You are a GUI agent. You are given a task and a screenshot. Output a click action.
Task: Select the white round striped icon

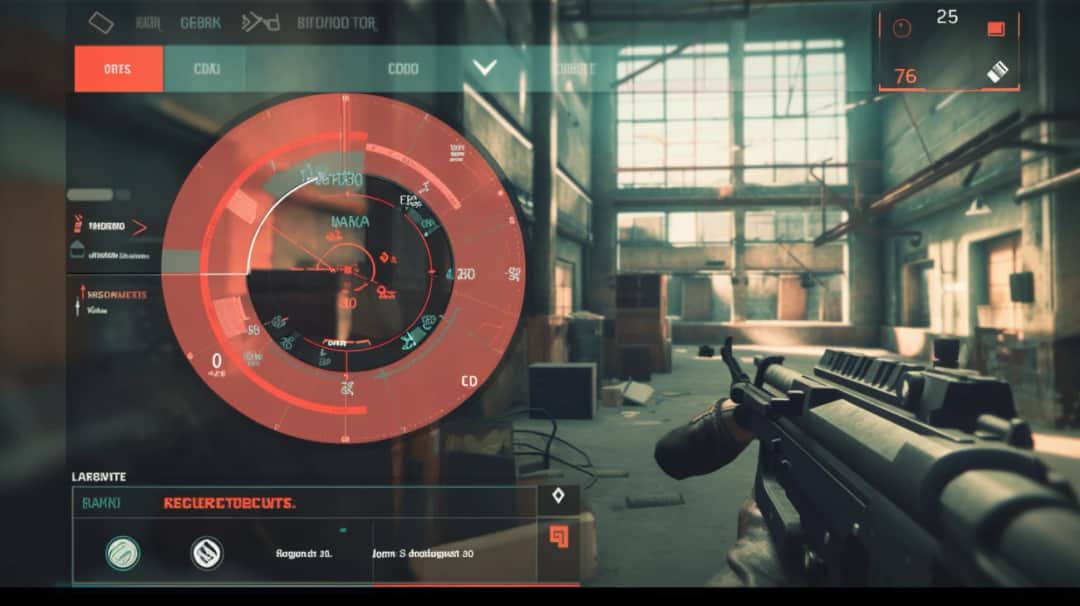(x=206, y=552)
